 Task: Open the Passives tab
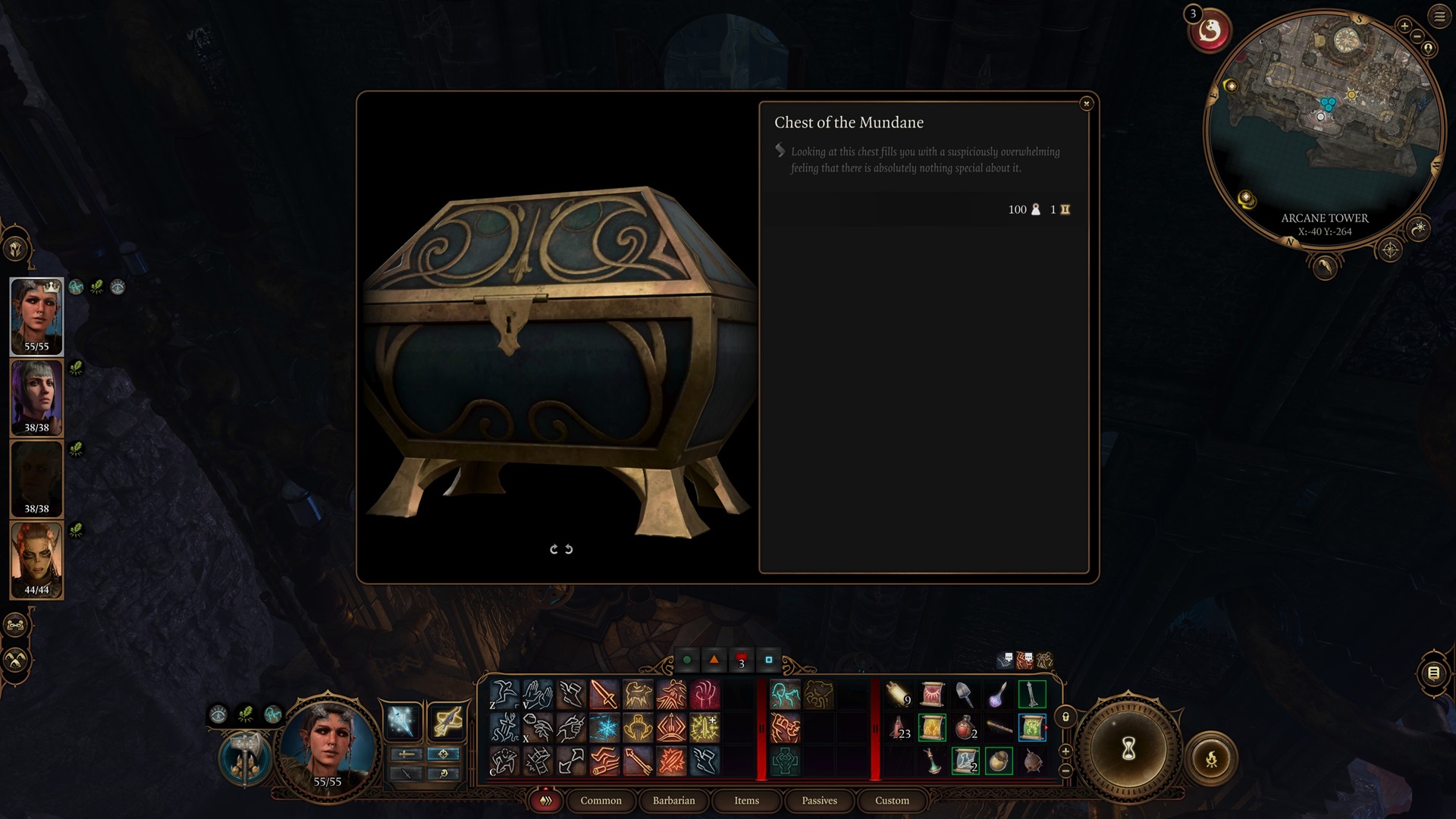coord(819,801)
